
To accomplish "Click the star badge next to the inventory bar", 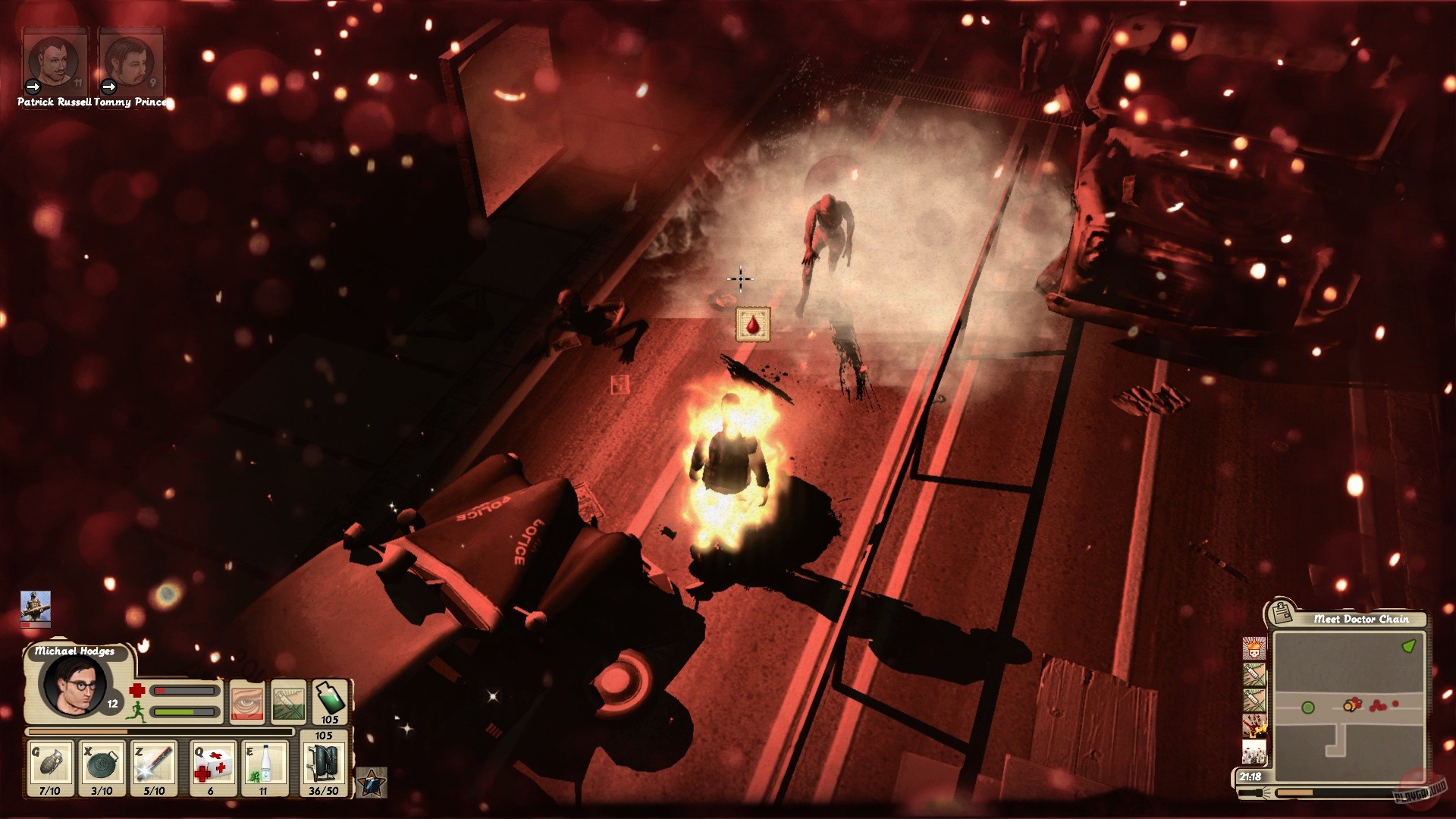I will click(x=372, y=783).
